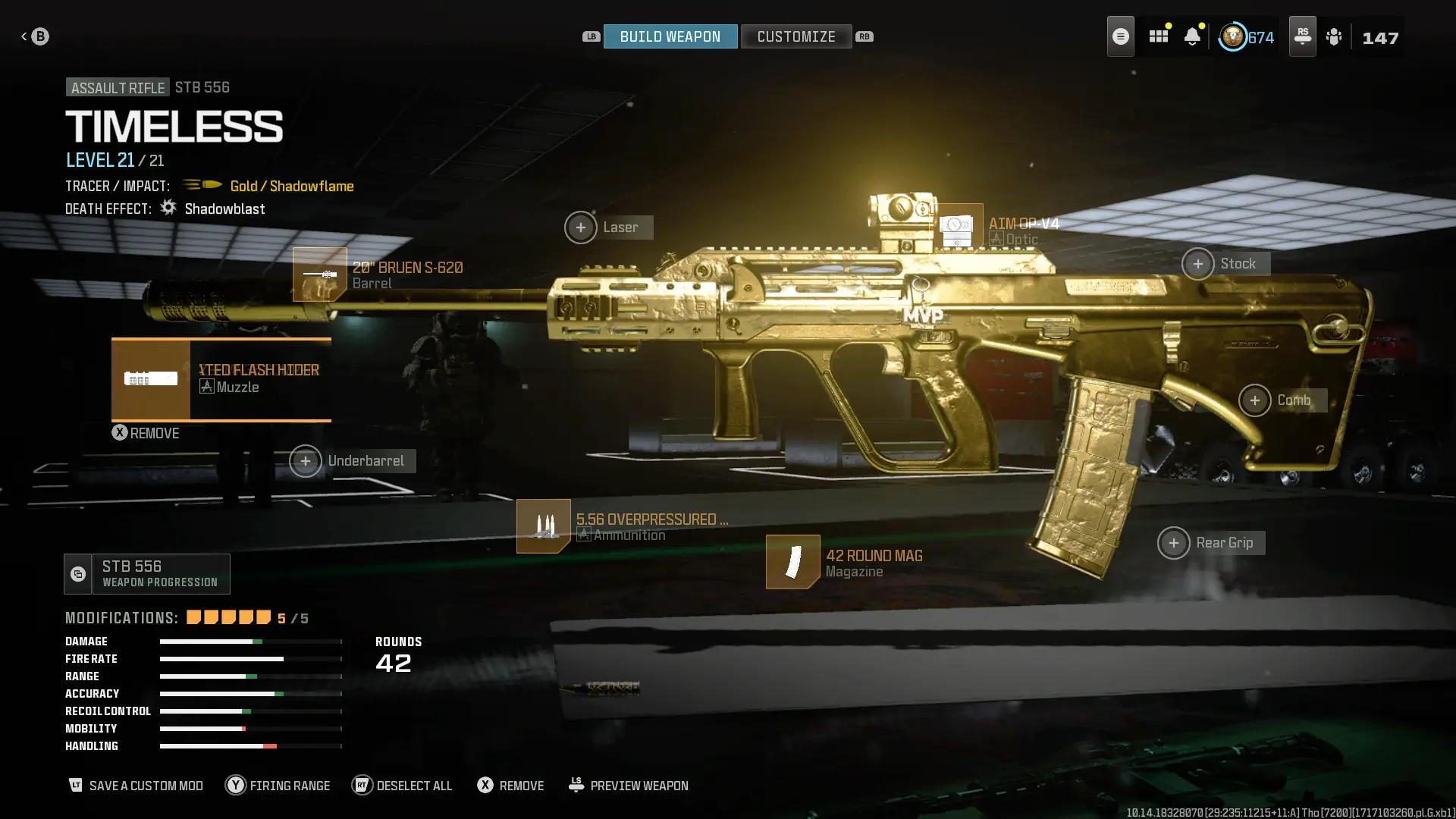Open the hamburger options menu
This screenshot has width=1456, height=819.
(1120, 36)
